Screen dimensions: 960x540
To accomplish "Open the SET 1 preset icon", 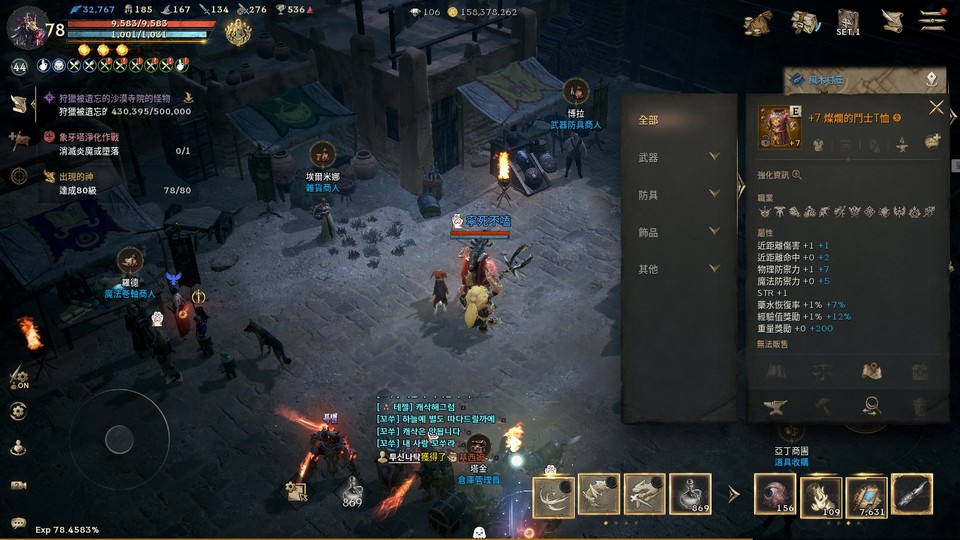I will 848,22.
